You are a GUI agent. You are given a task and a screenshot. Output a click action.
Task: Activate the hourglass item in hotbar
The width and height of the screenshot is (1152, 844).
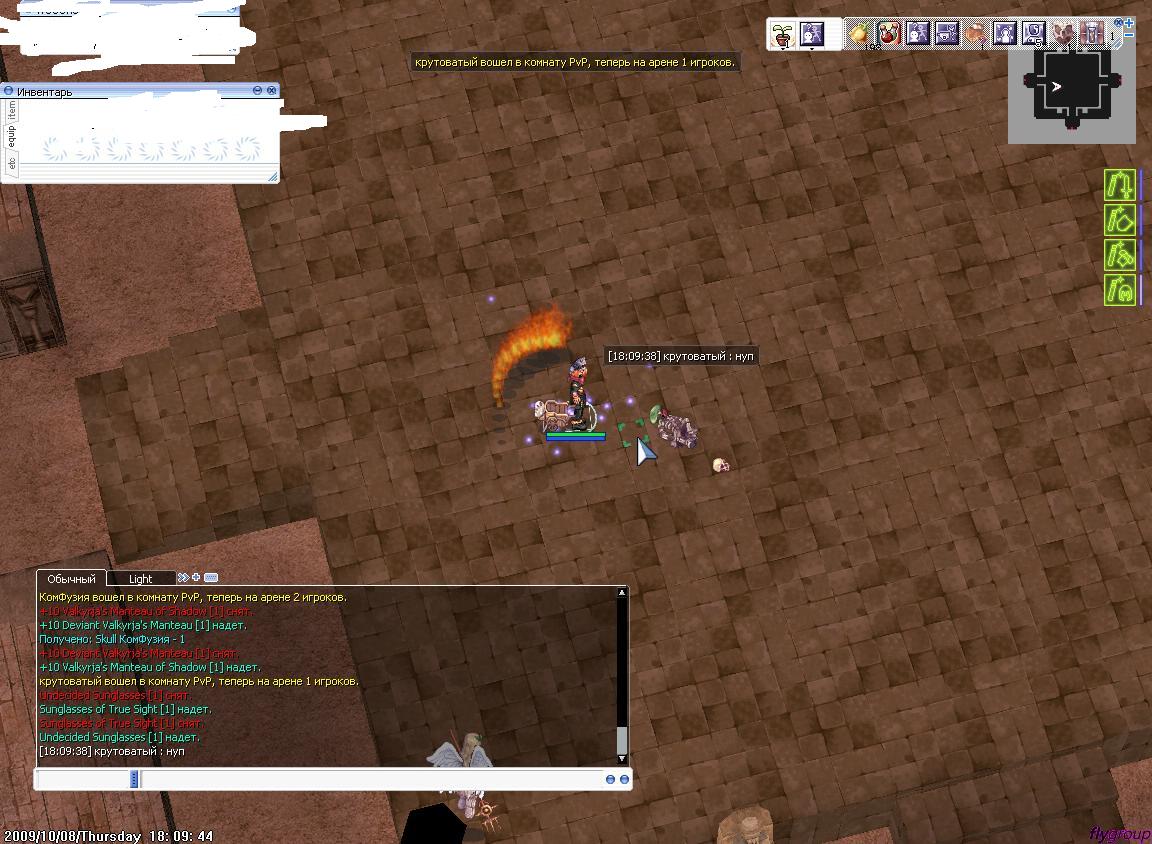pyautogui.click(x=1091, y=34)
